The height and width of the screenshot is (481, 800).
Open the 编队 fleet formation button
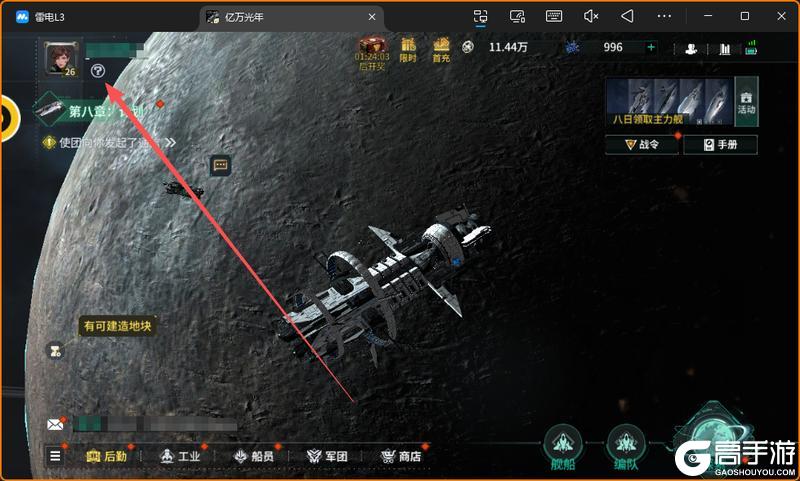coord(627,447)
